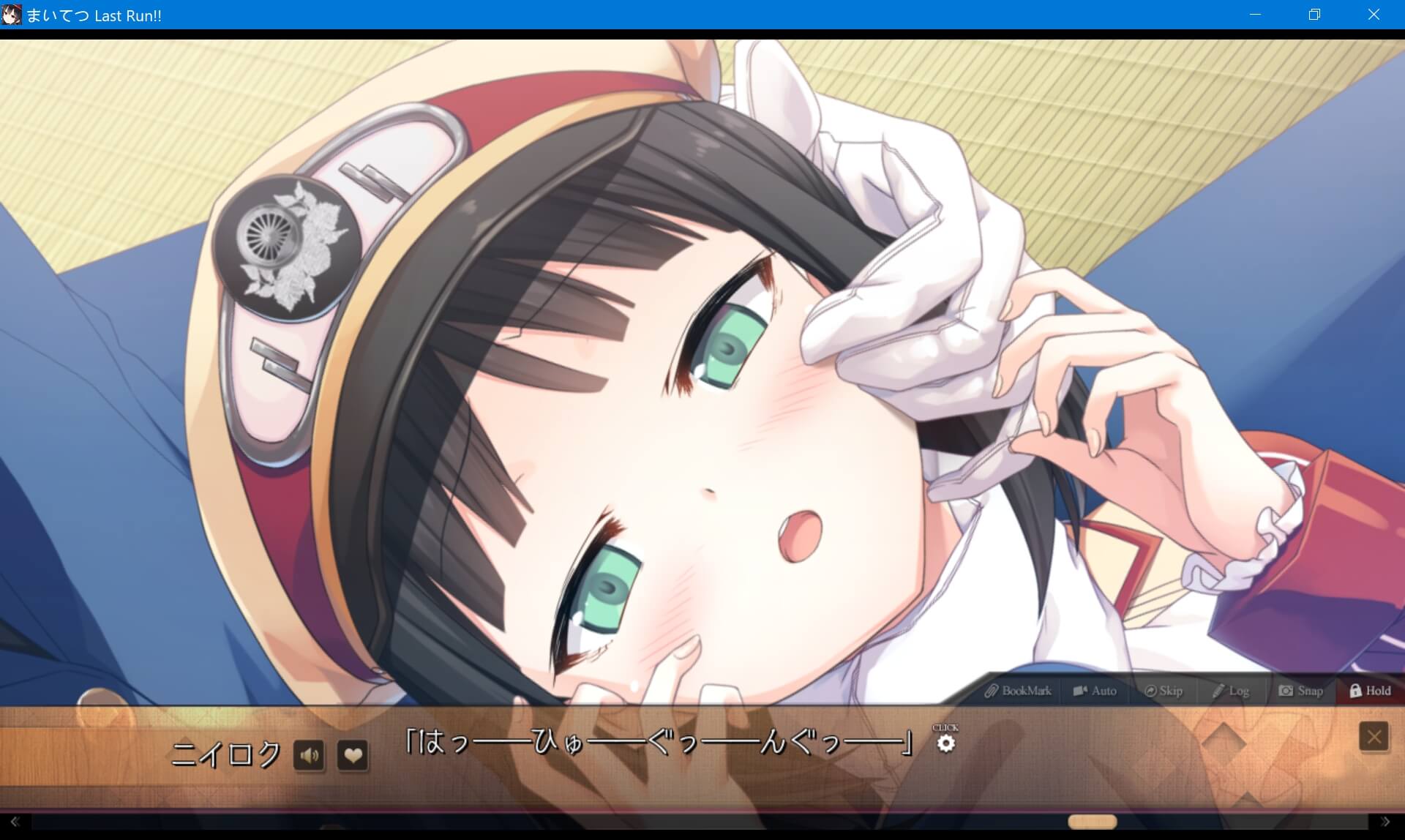The image size is (1405, 840).
Task: Enable Auto read mode
Action: pos(1104,690)
